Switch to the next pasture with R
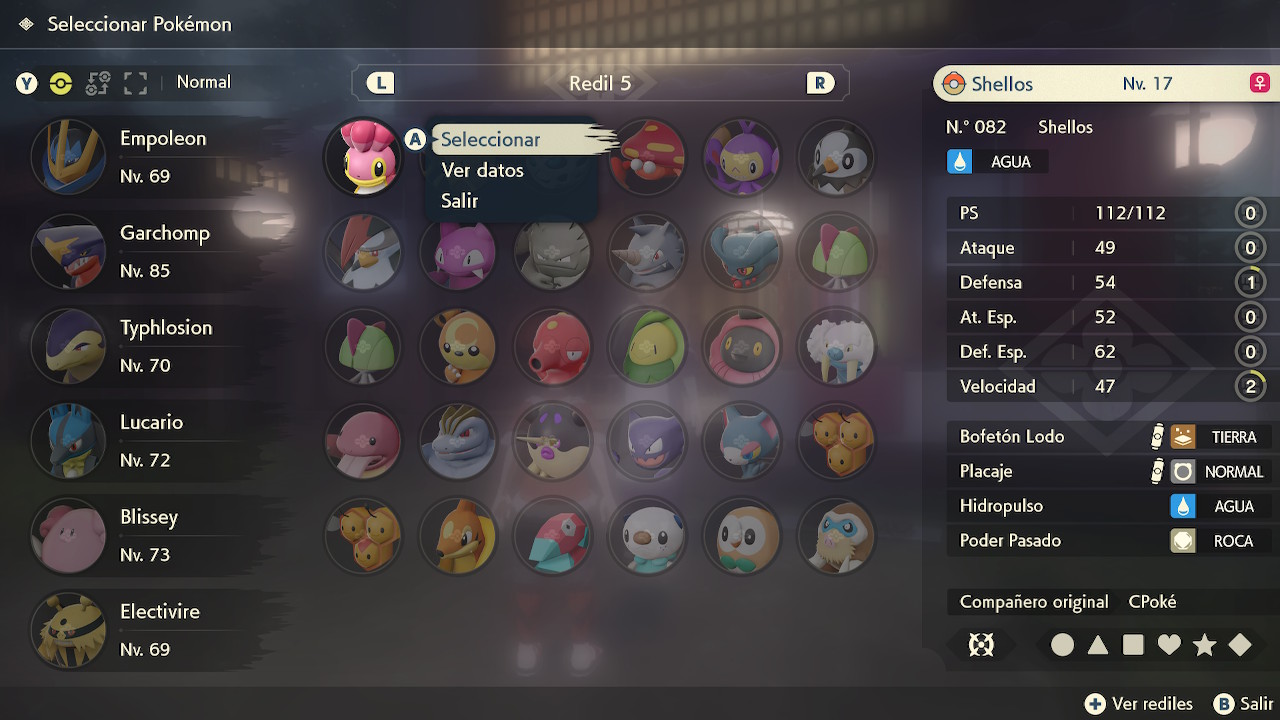Screen dimensions: 1280x720 pos(820,83)
